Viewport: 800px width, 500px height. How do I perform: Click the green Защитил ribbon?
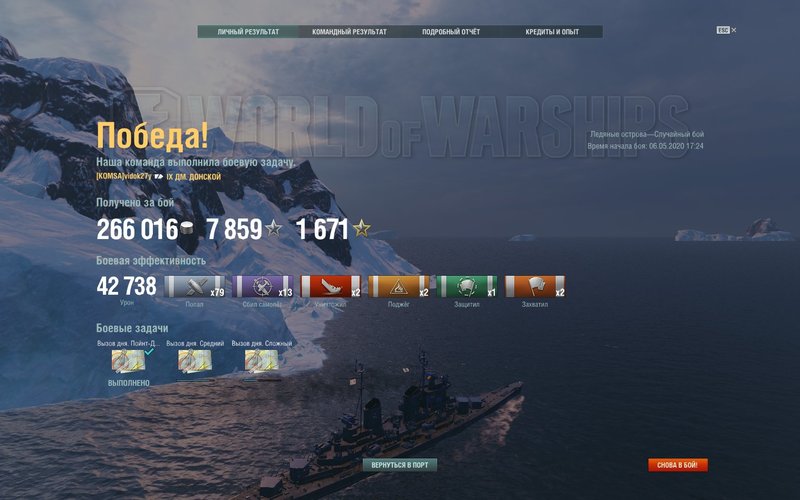click(467, 287)
